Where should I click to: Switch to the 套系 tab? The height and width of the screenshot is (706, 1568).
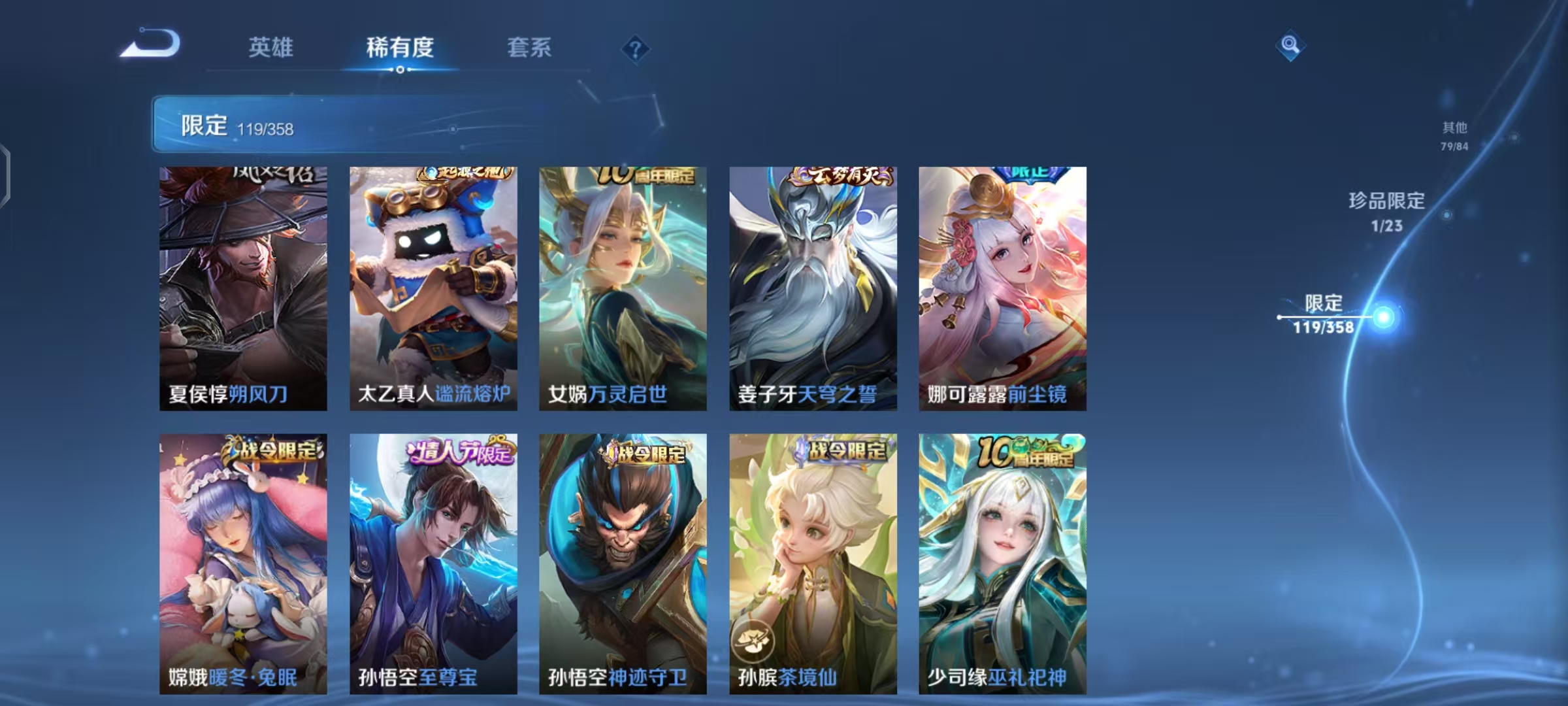pyautogui.click(x=529, y=48)
